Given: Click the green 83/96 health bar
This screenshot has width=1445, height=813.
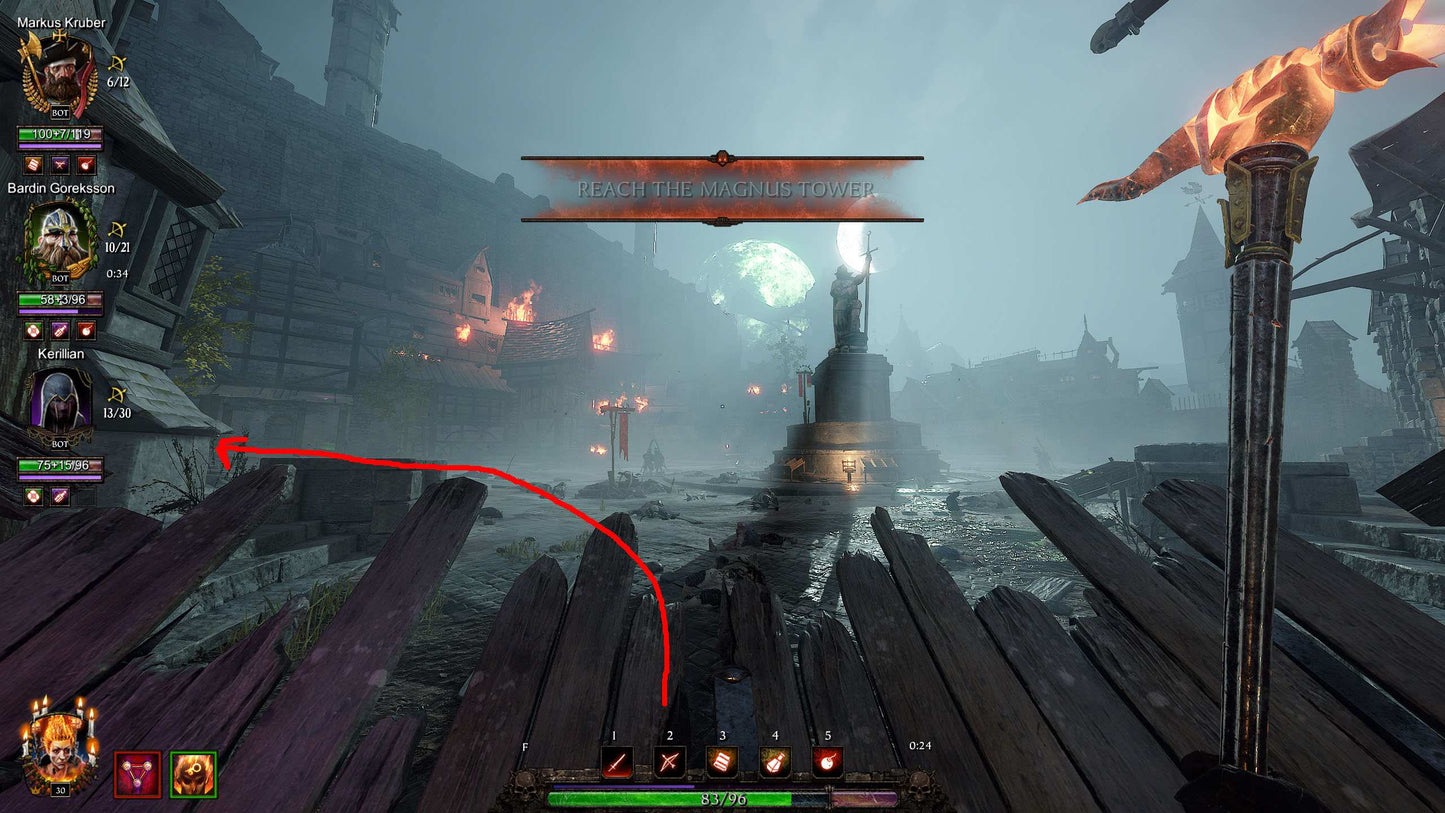Looking at the screenshot, I should 722,800.
